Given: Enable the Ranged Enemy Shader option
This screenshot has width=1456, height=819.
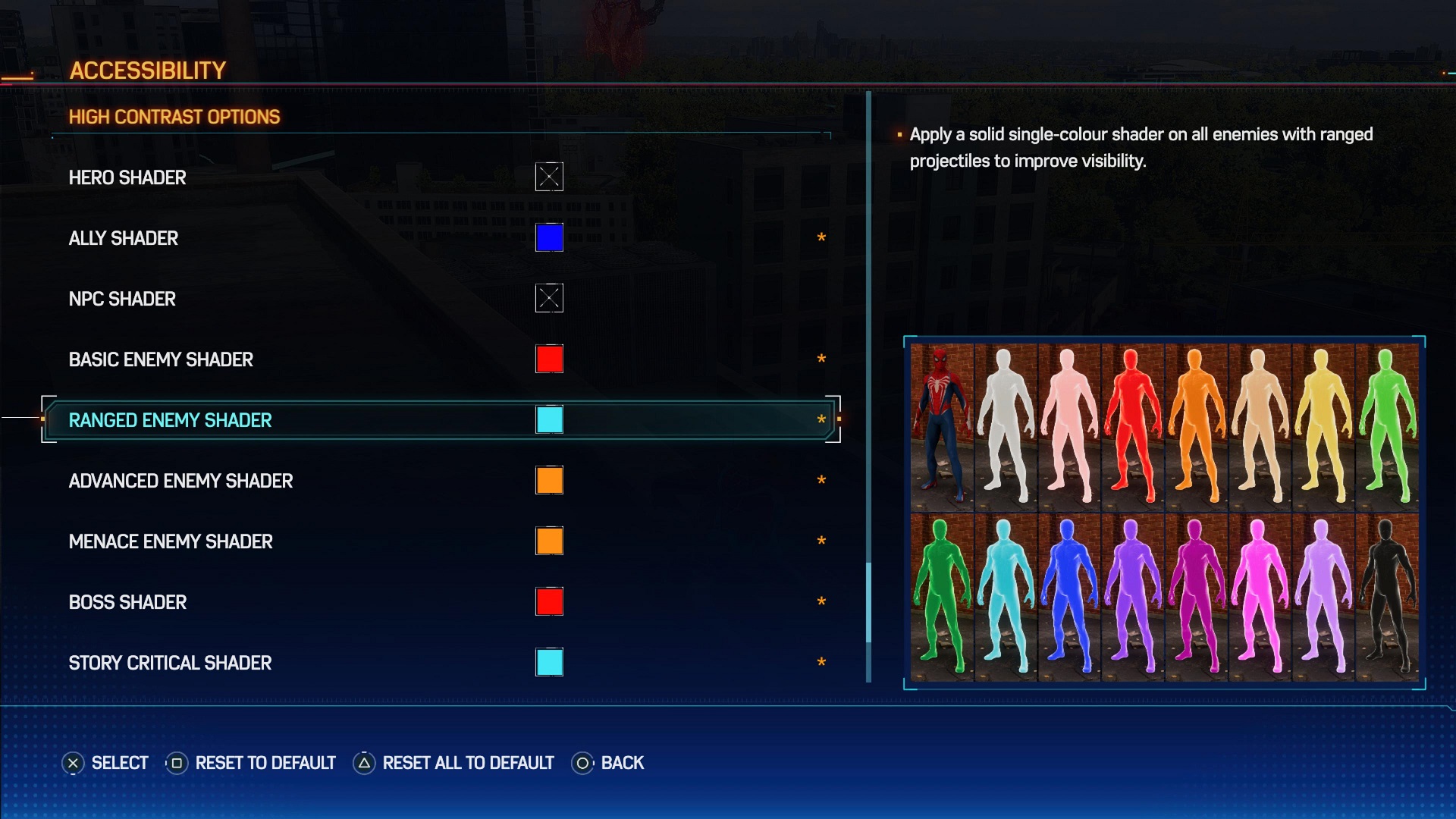Looking at the screenshot, I should (550, 419).
